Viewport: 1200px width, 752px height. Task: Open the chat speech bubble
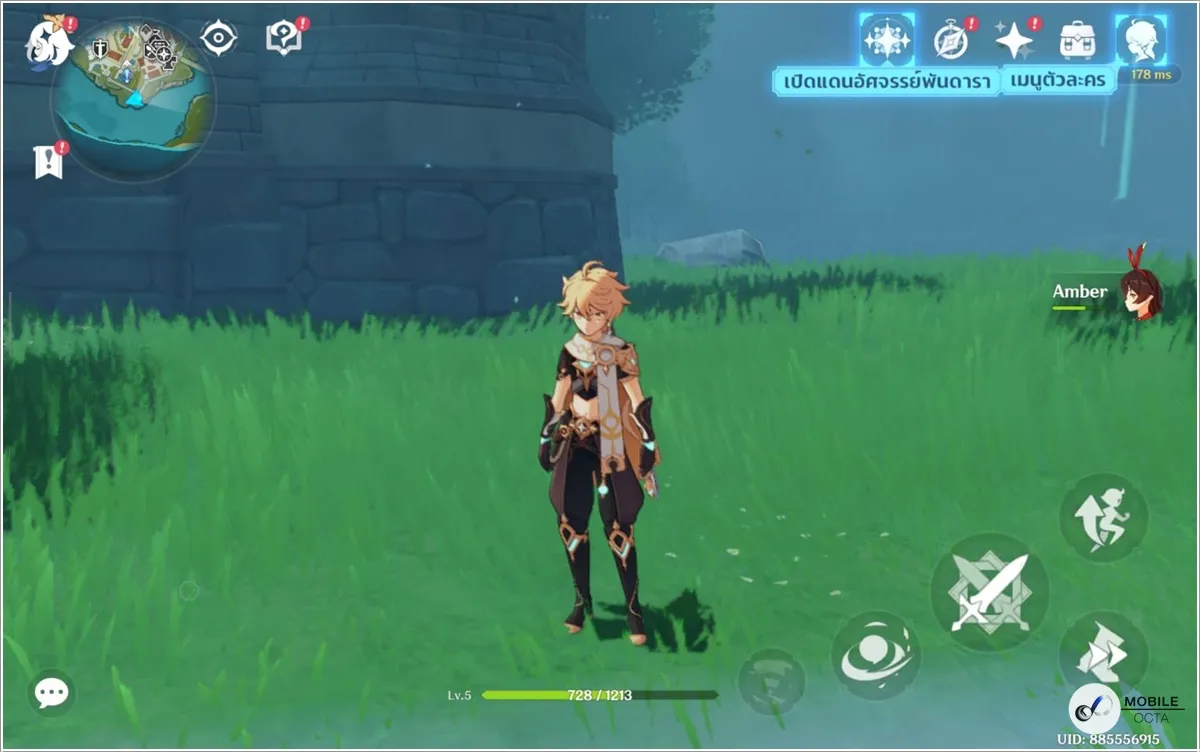click(50, 691)
